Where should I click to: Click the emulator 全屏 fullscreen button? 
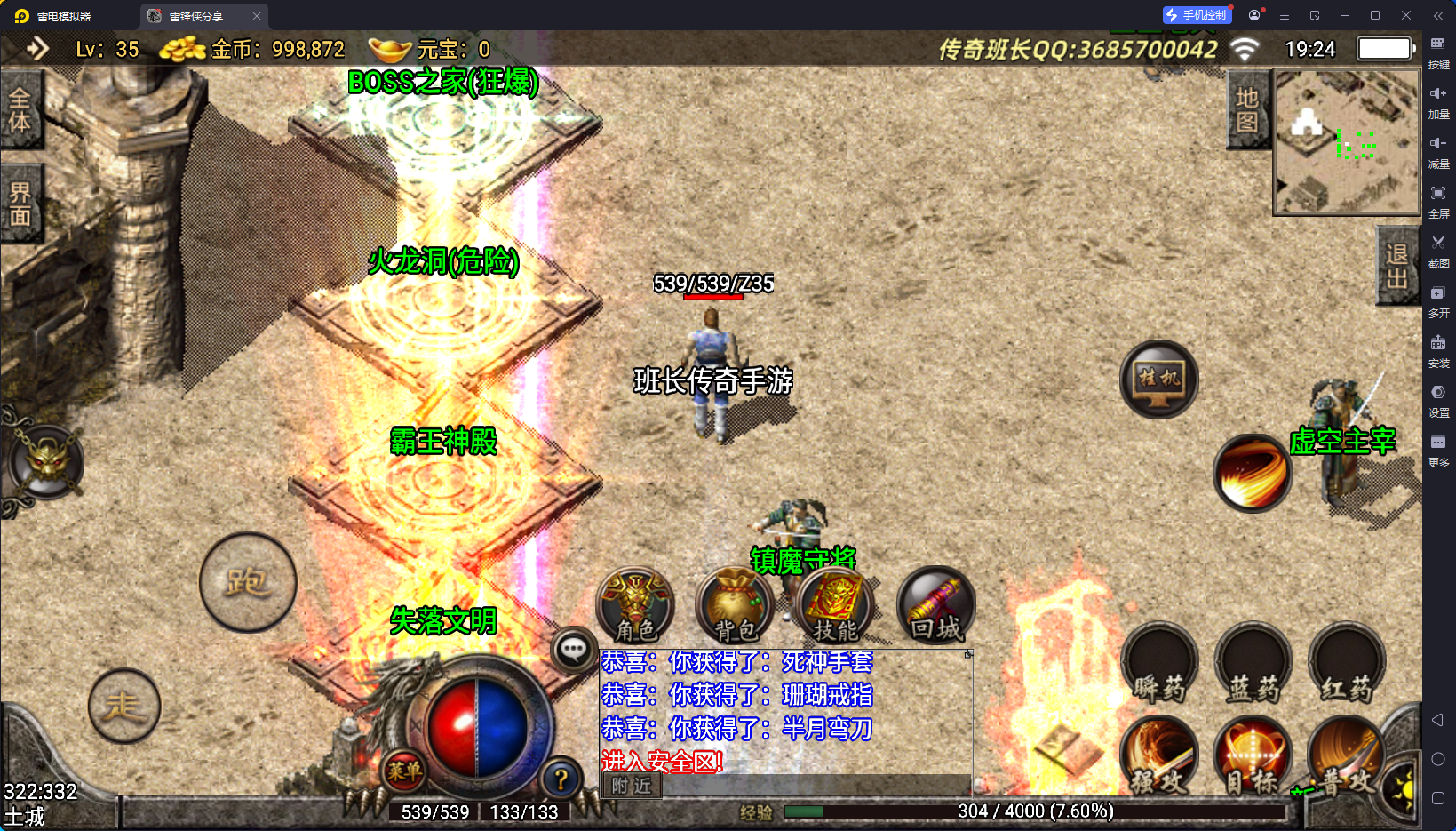tap(1438, 199)
